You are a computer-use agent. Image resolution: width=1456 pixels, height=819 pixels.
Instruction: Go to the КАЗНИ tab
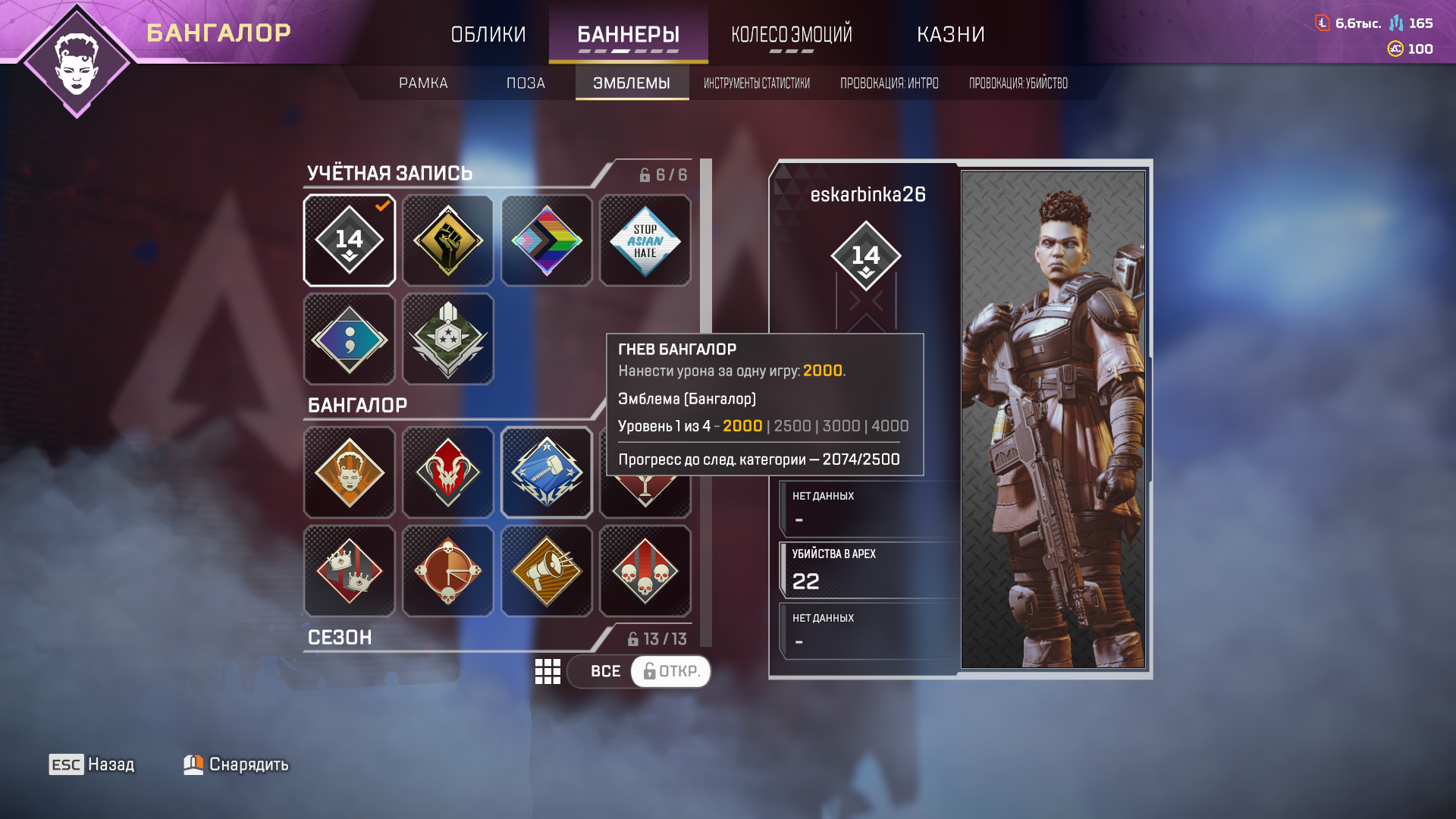[950, 34]
